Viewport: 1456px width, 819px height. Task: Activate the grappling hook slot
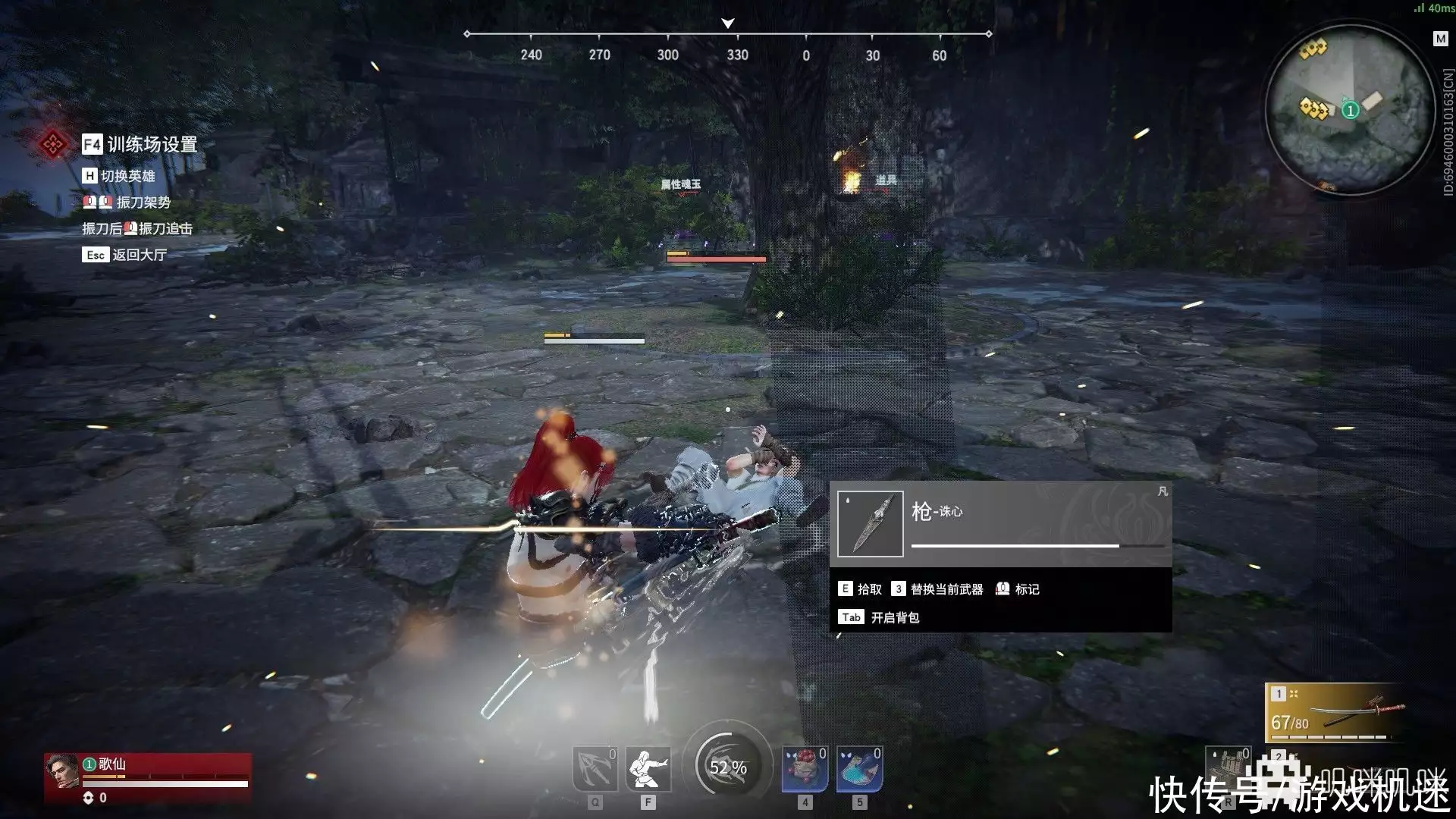pyautogui.click(x=595, y=769)
